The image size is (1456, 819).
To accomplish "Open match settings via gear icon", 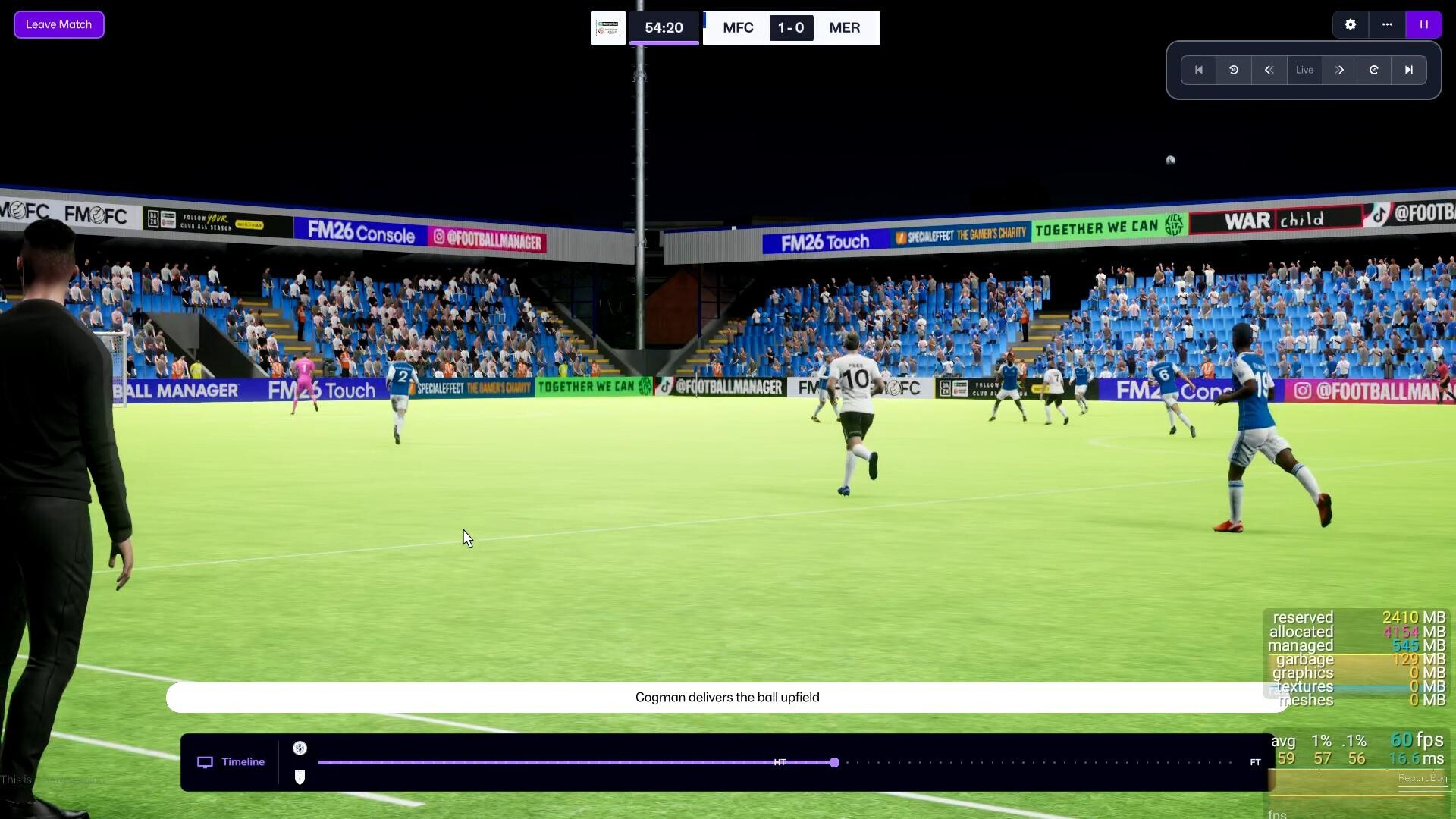I will 1351,24.
